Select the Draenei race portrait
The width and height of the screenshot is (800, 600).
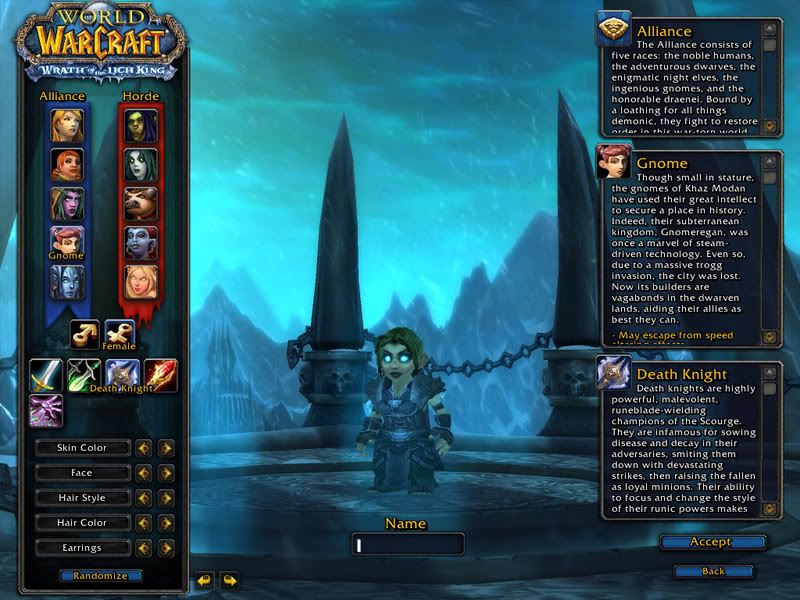point(67,282)
